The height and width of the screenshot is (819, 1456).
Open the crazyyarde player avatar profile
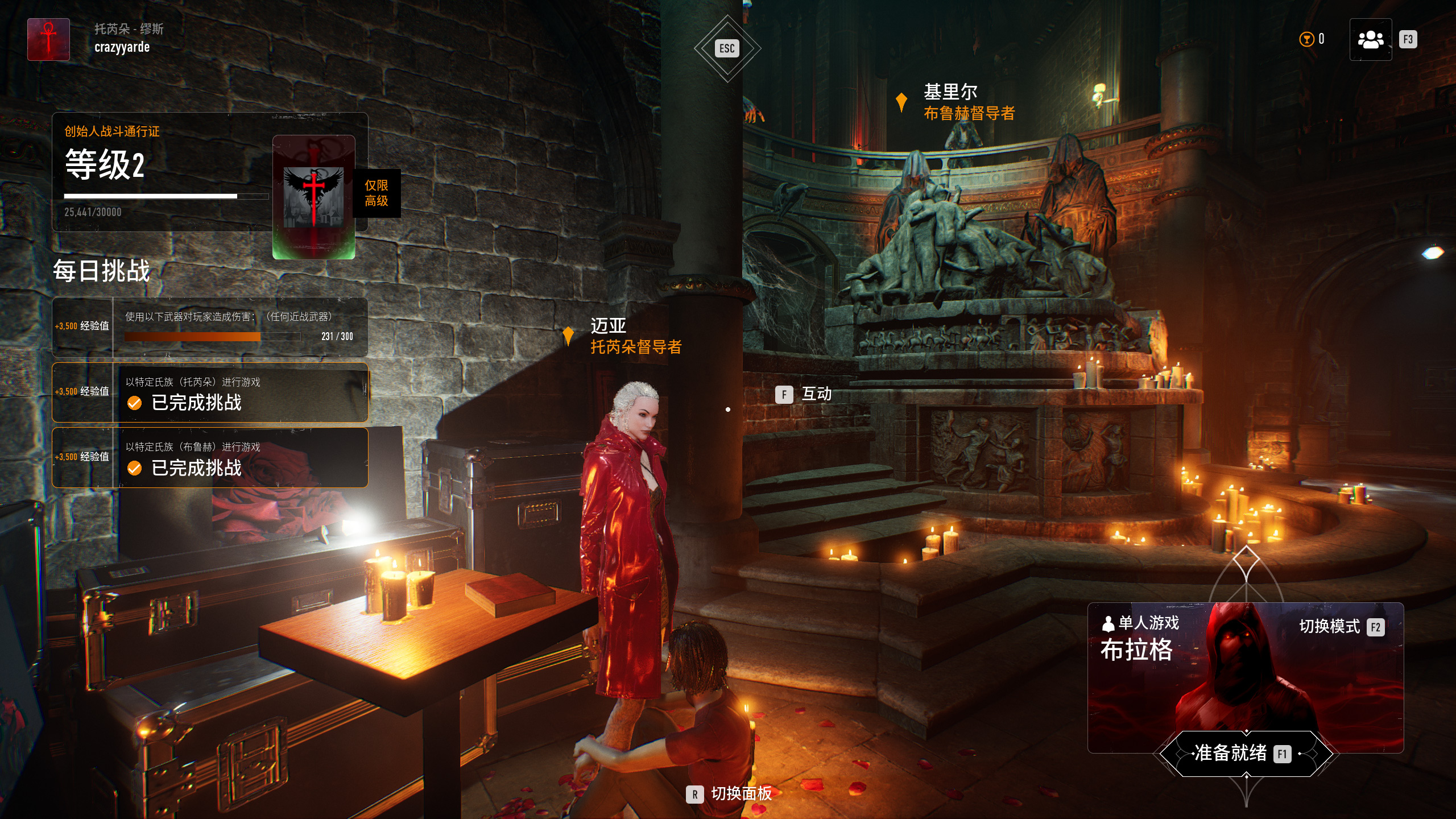click(x=49, y=40)
